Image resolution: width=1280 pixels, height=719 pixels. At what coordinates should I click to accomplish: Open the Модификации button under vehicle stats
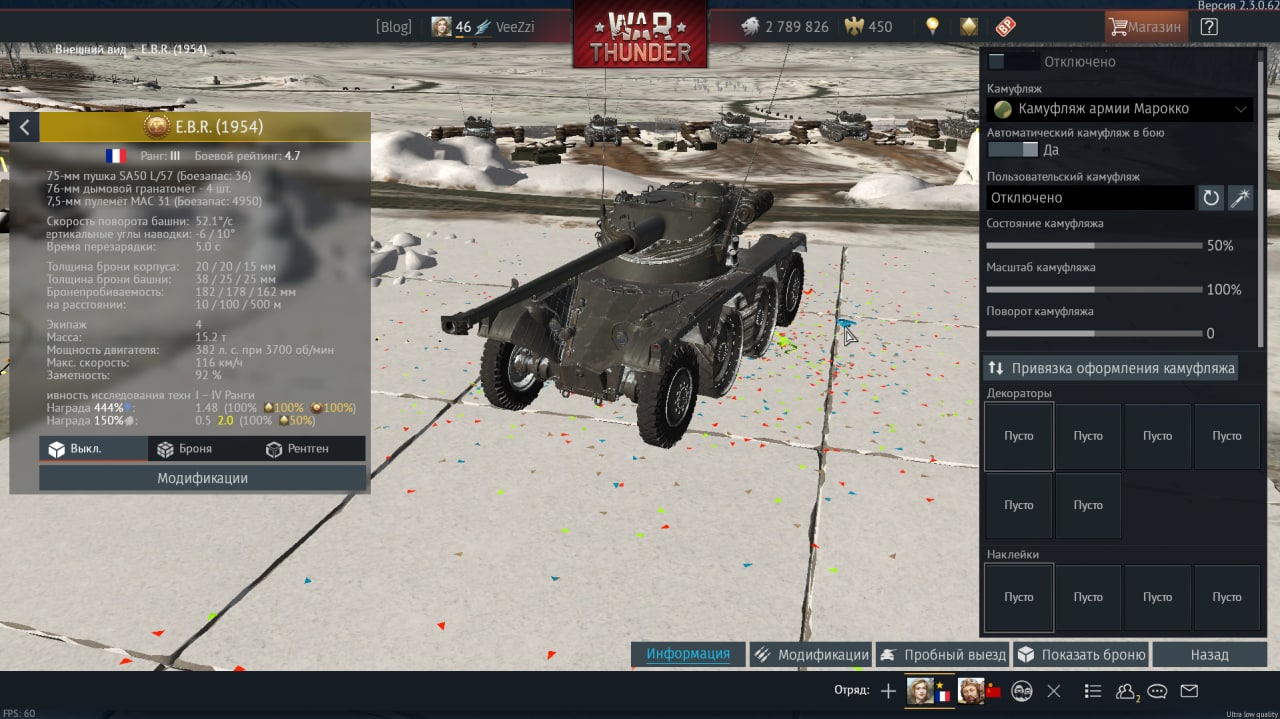pyautogui.click(x=202, y=478)
